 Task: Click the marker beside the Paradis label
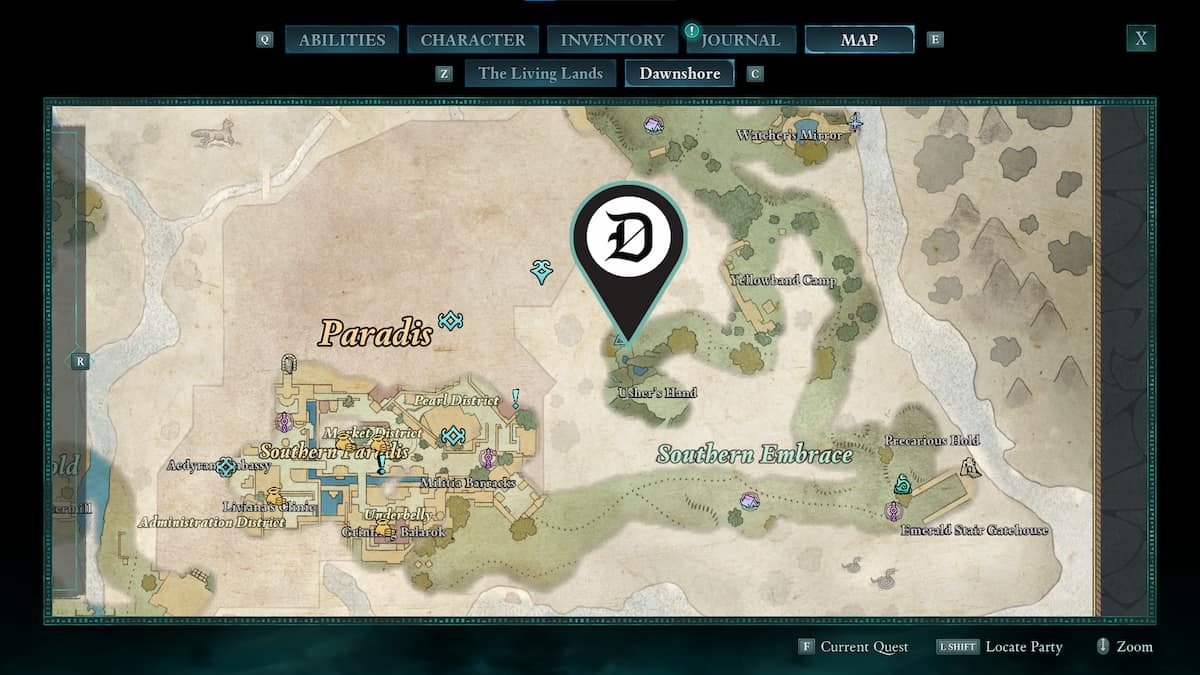pyautogui.click(x=451, y=321)
